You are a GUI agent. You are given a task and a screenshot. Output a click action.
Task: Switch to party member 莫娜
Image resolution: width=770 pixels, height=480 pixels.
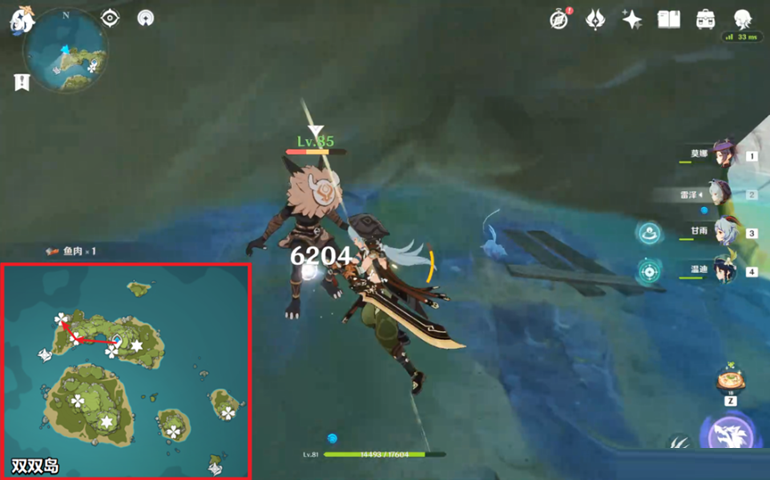coord(723,154)
